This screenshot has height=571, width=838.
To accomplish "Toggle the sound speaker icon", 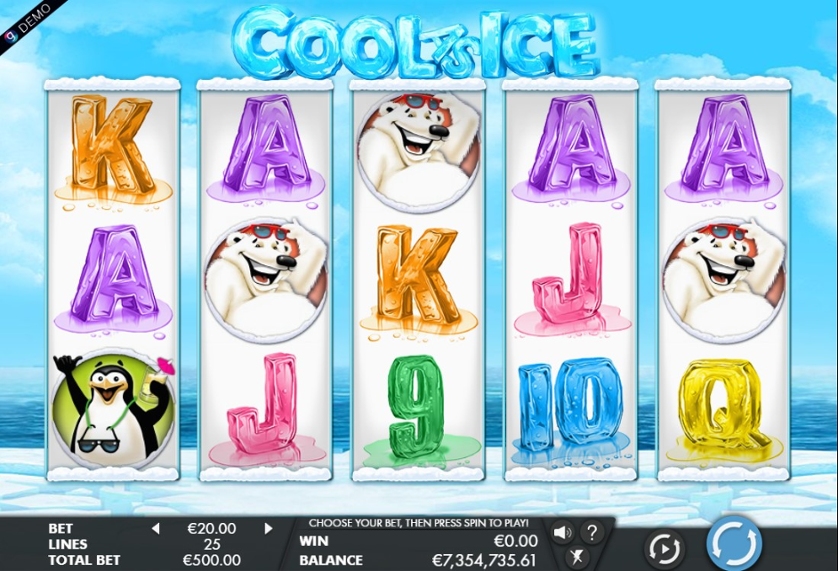I will (562, 532).
